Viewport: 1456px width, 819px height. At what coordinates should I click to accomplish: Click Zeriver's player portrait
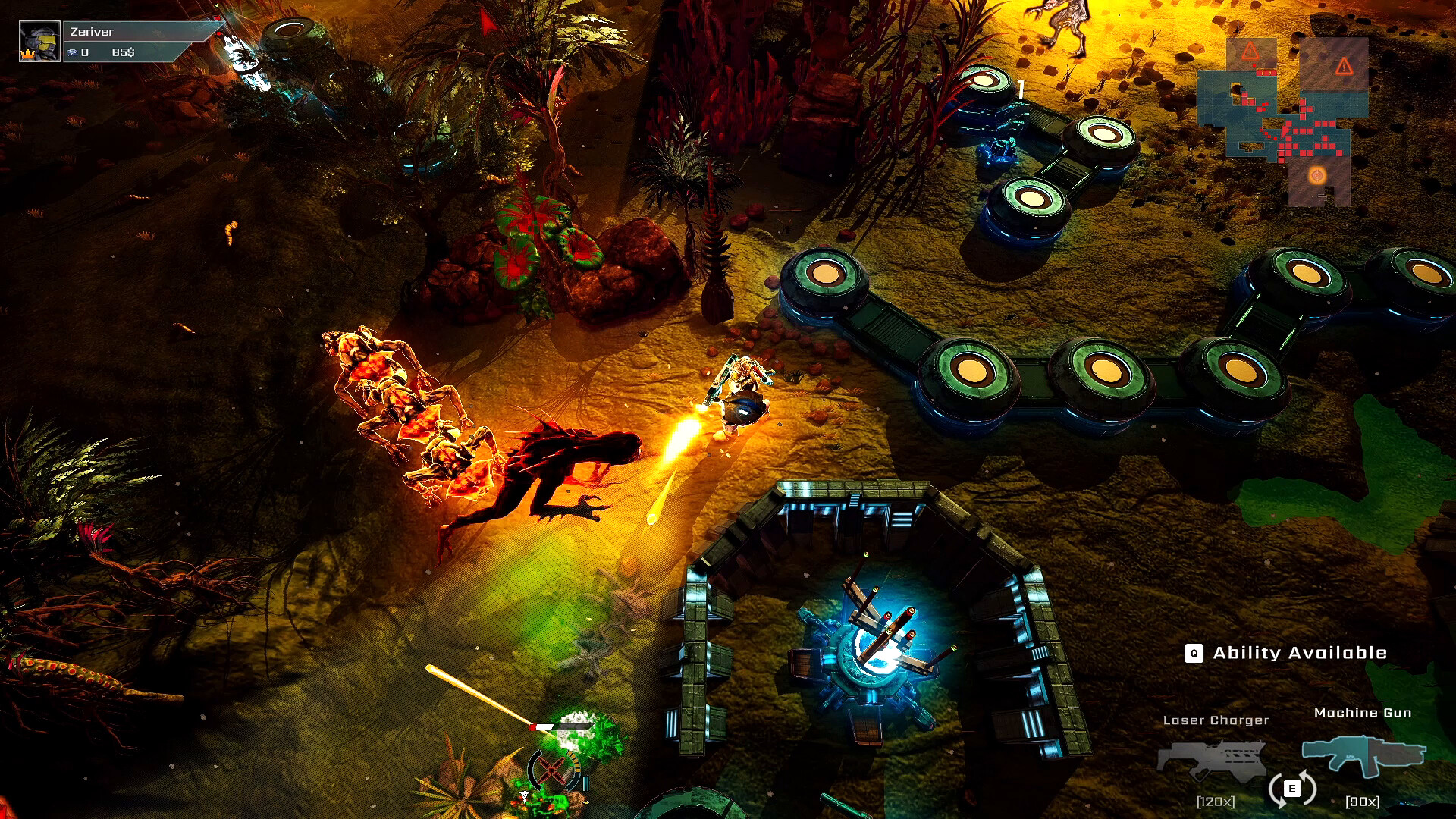click(39, 42)
